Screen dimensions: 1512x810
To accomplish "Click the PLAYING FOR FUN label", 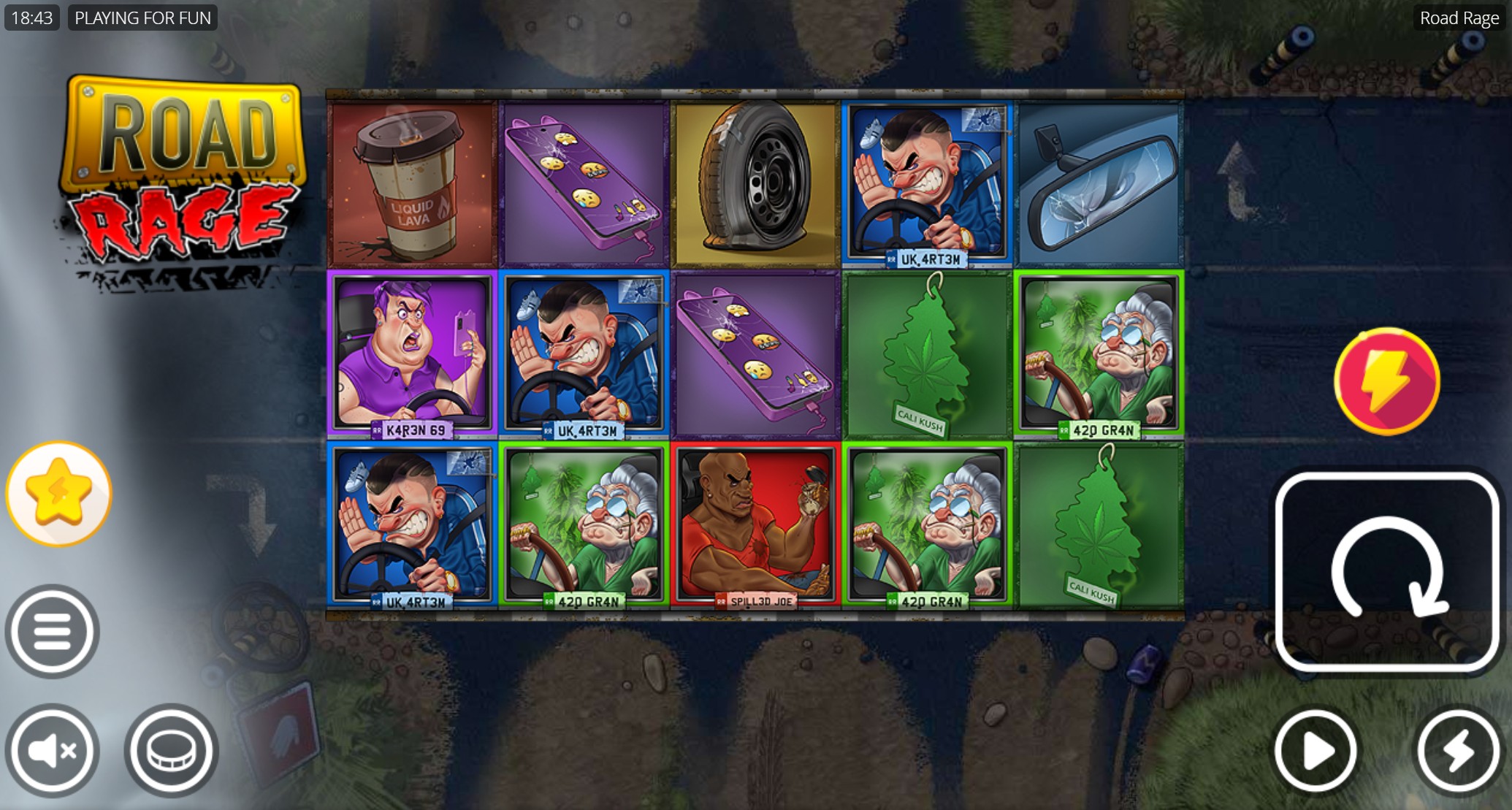I will click(142, 18).
